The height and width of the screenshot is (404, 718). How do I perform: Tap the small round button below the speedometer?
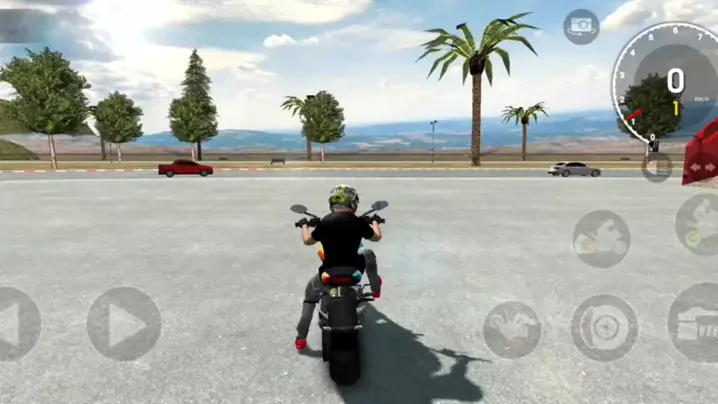point(657,166)
